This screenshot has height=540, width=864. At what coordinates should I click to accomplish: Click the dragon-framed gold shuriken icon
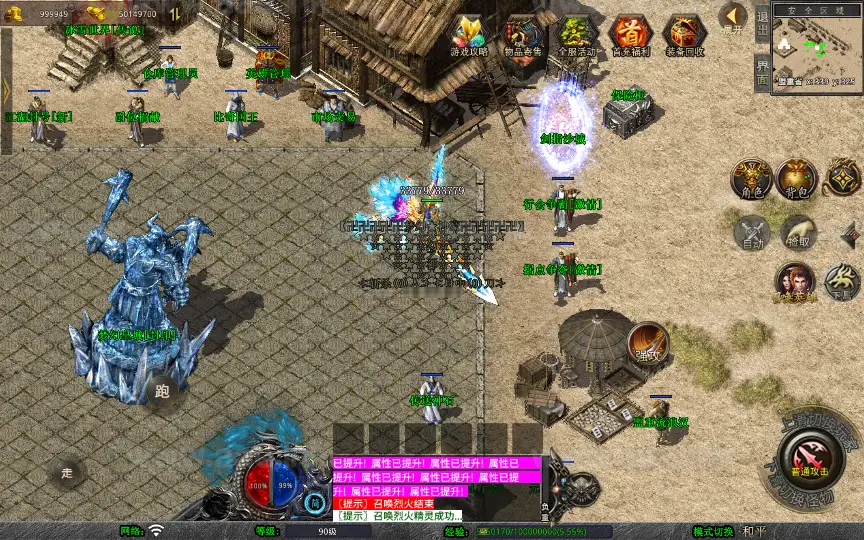(x=843, y=178)
